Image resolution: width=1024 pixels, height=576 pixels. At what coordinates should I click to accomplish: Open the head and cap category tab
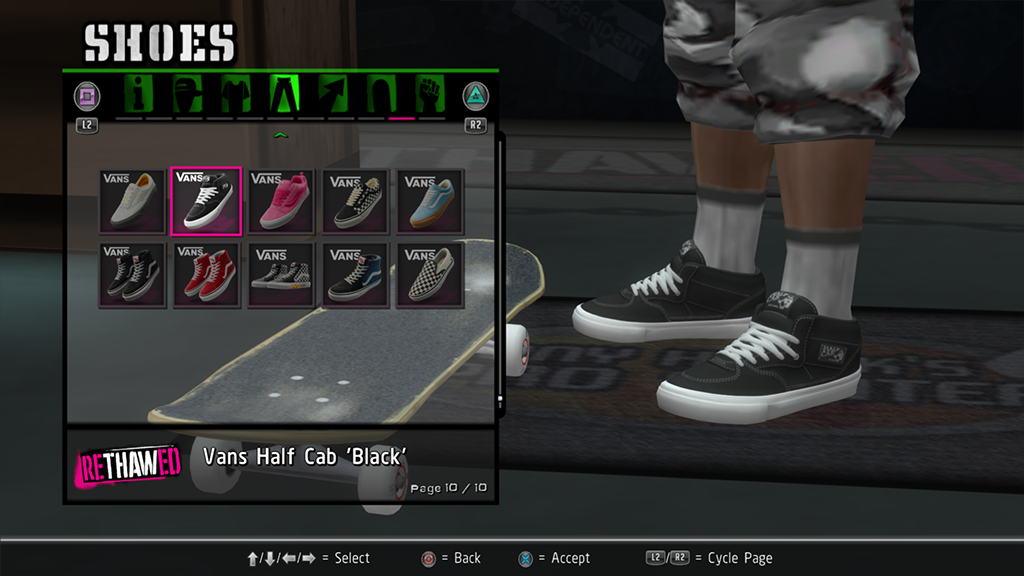coord(186,95)
